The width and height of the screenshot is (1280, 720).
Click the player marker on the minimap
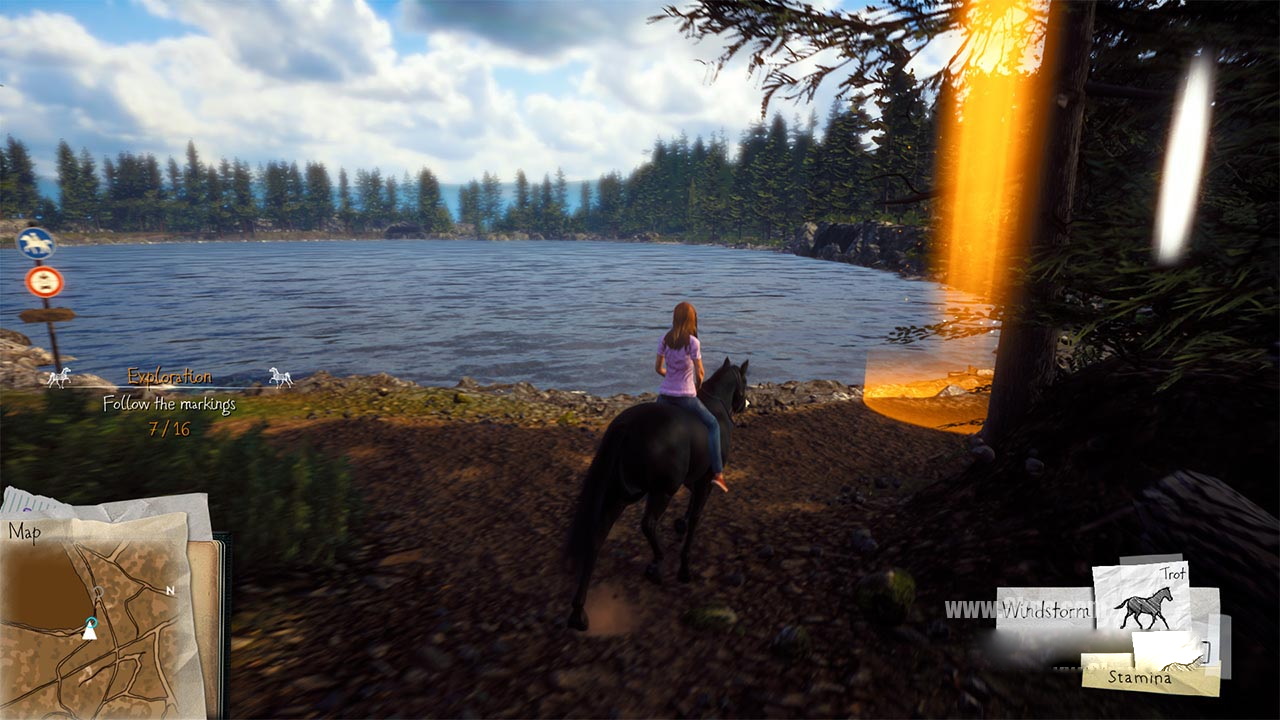[89, 630]
